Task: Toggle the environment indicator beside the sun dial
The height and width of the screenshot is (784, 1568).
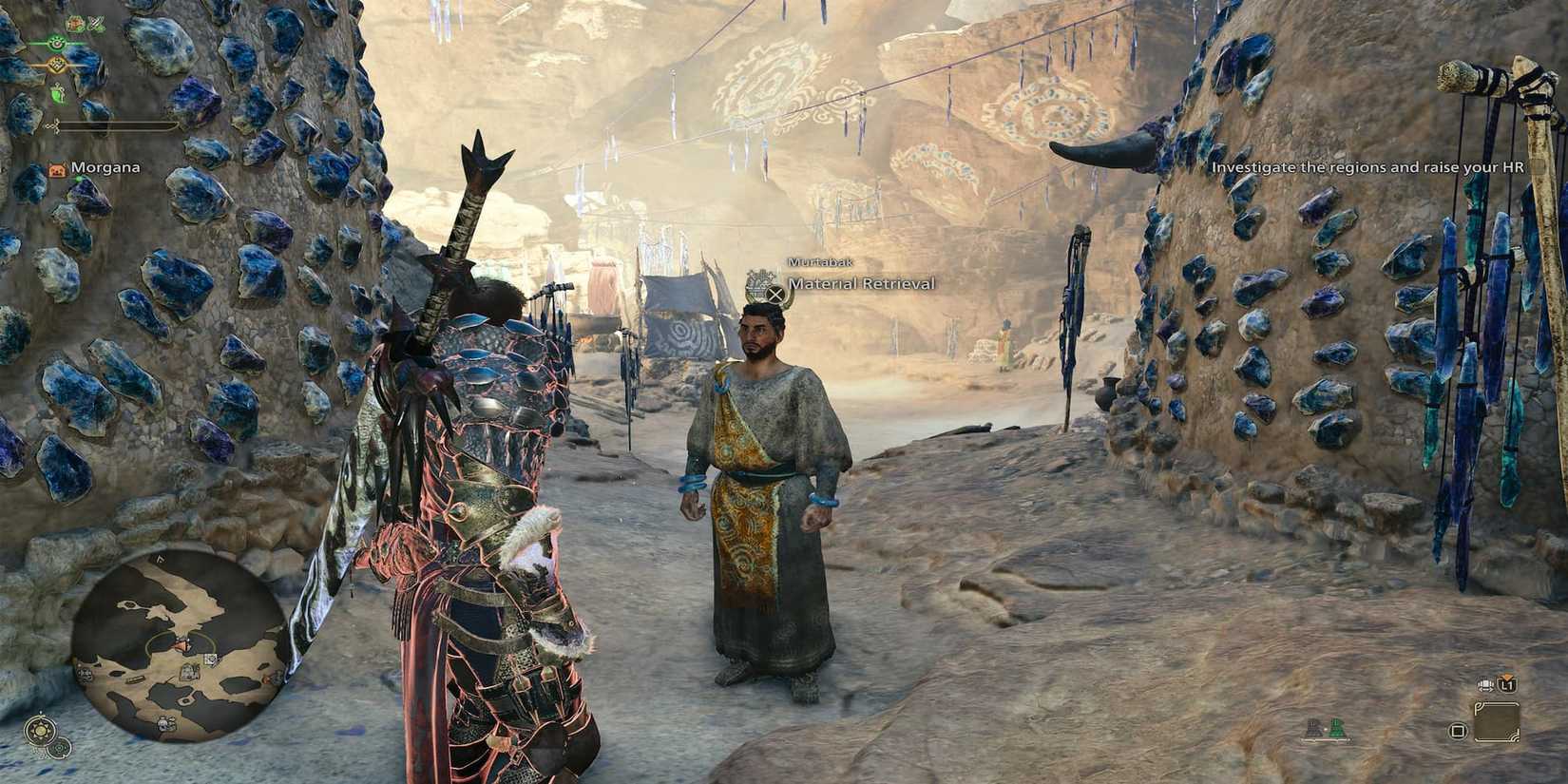Action: coord(59,749)
